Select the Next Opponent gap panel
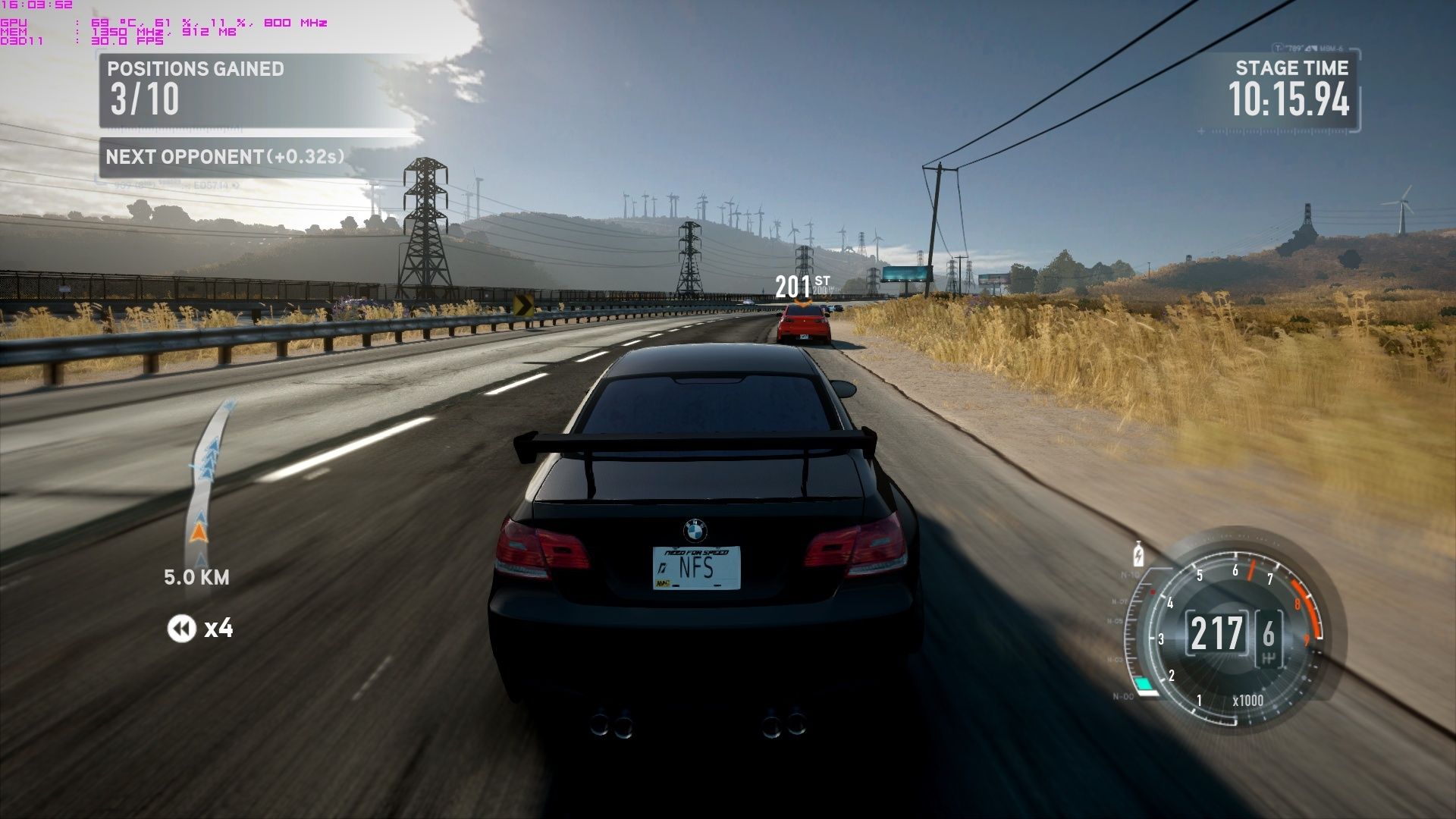Image resolution: width=1456 pixels, height=819 pixels. point(225,157)
